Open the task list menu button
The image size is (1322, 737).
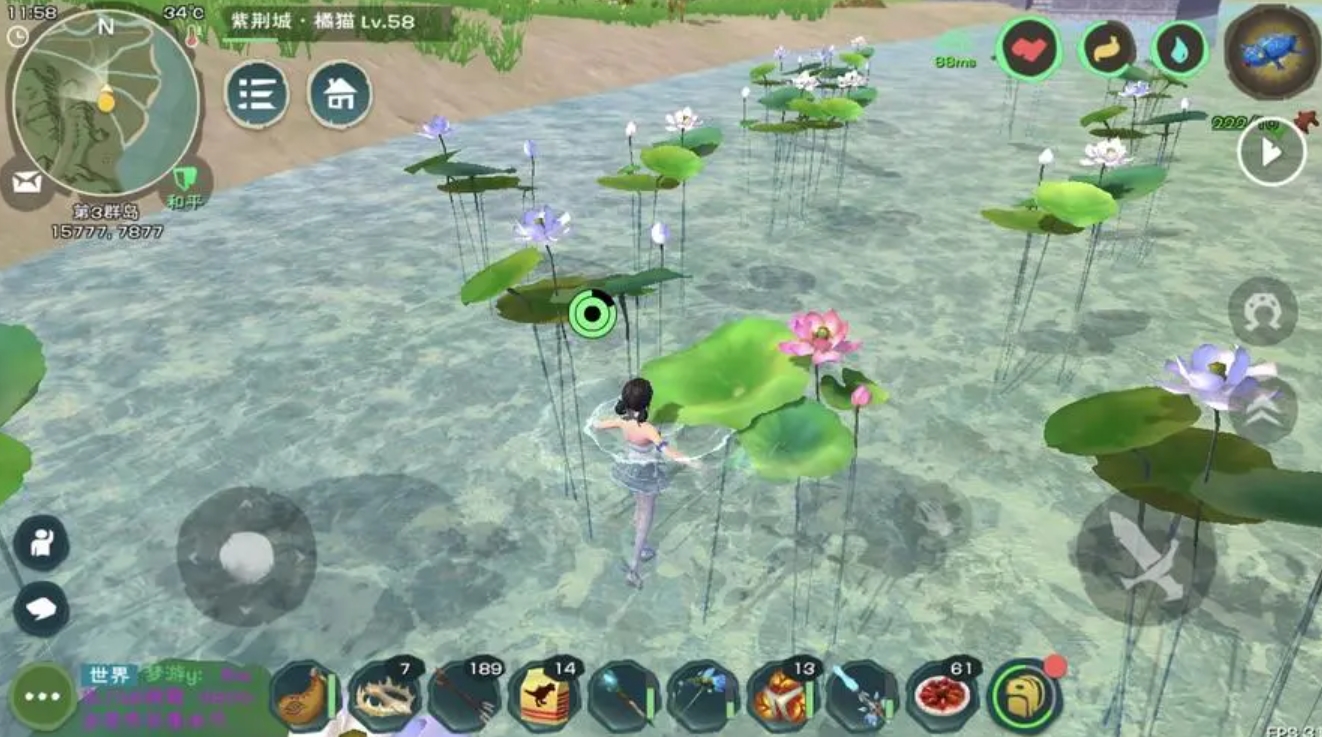[x=257, y=95]
